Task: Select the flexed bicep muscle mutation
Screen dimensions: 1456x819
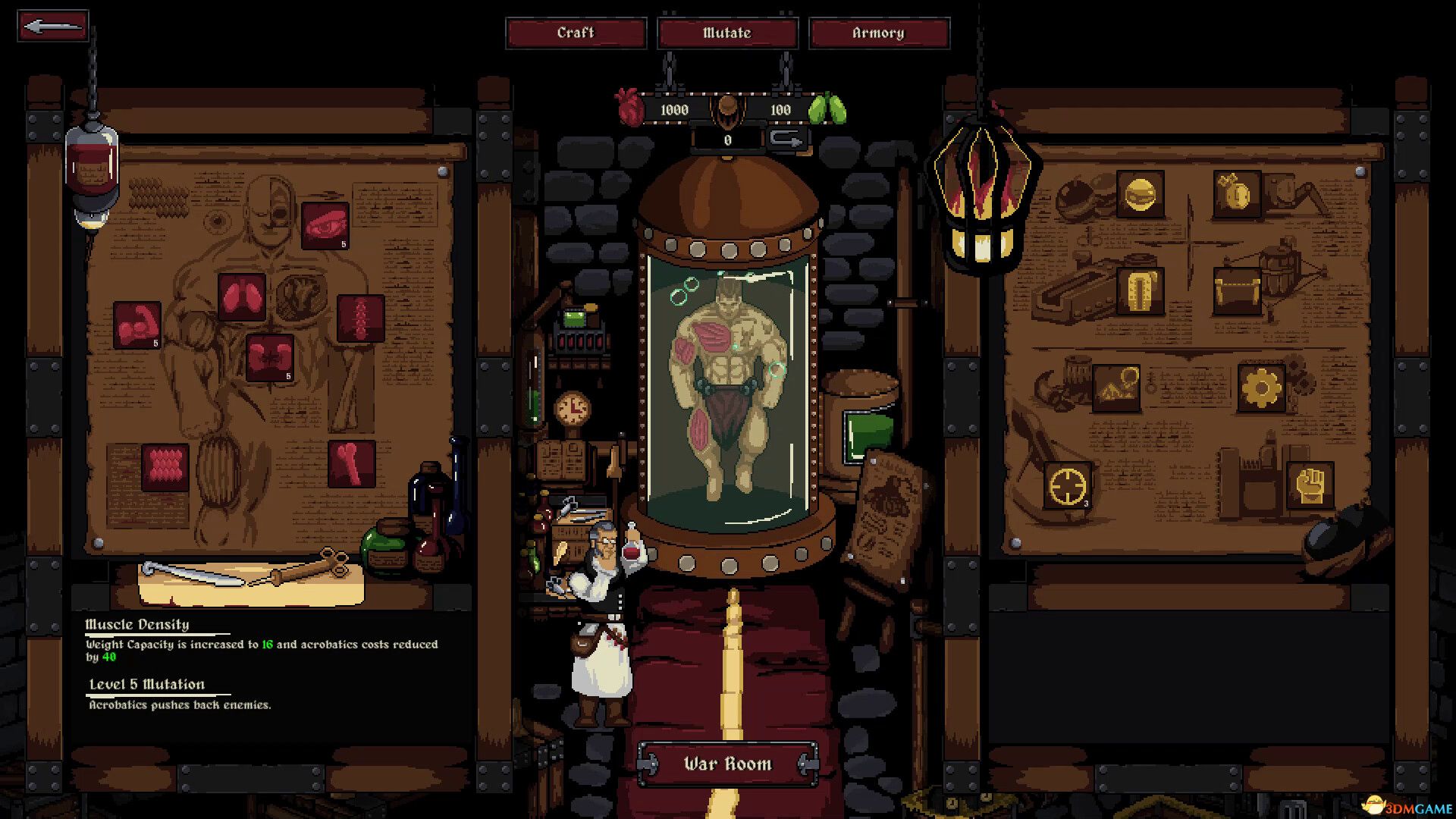Action: click(x=137, y=325)
